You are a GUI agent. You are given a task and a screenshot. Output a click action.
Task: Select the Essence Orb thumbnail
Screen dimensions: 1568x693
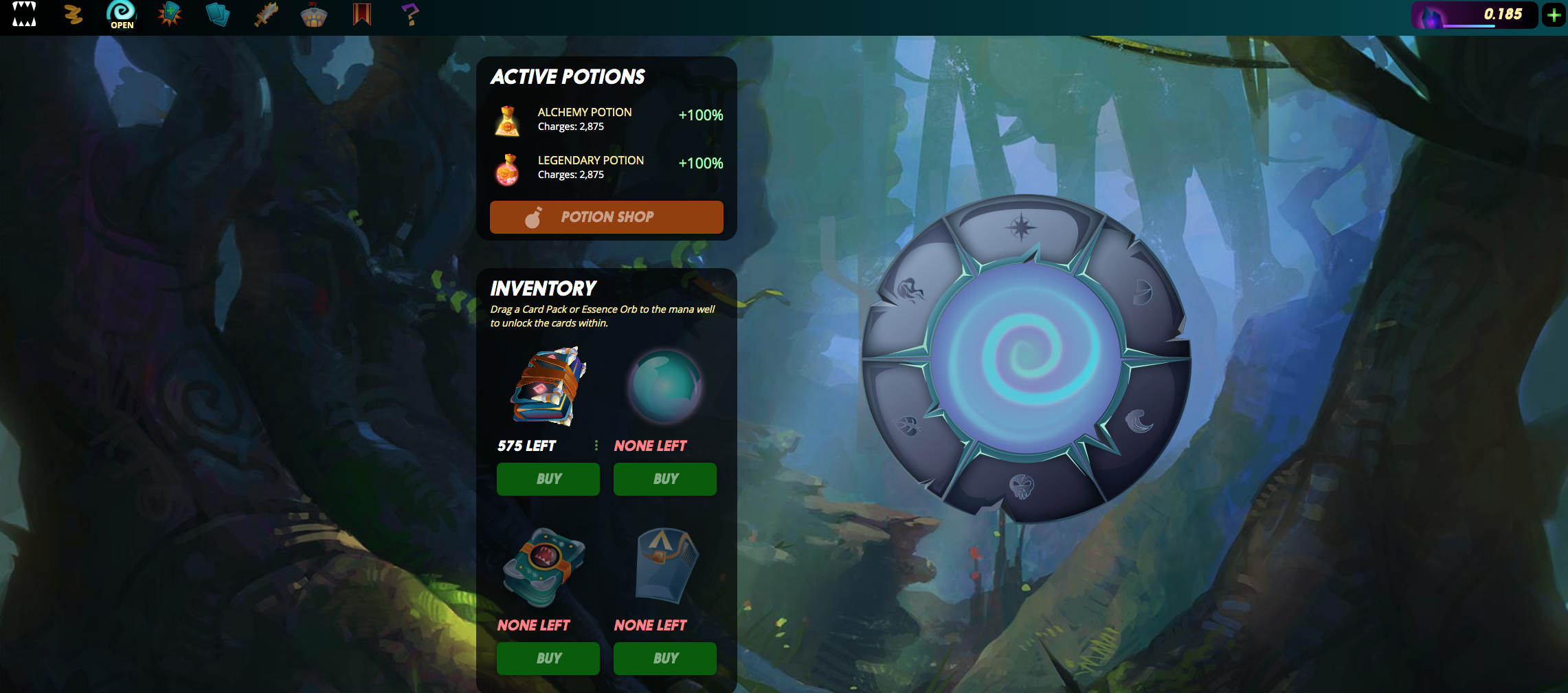coord(664,386)
